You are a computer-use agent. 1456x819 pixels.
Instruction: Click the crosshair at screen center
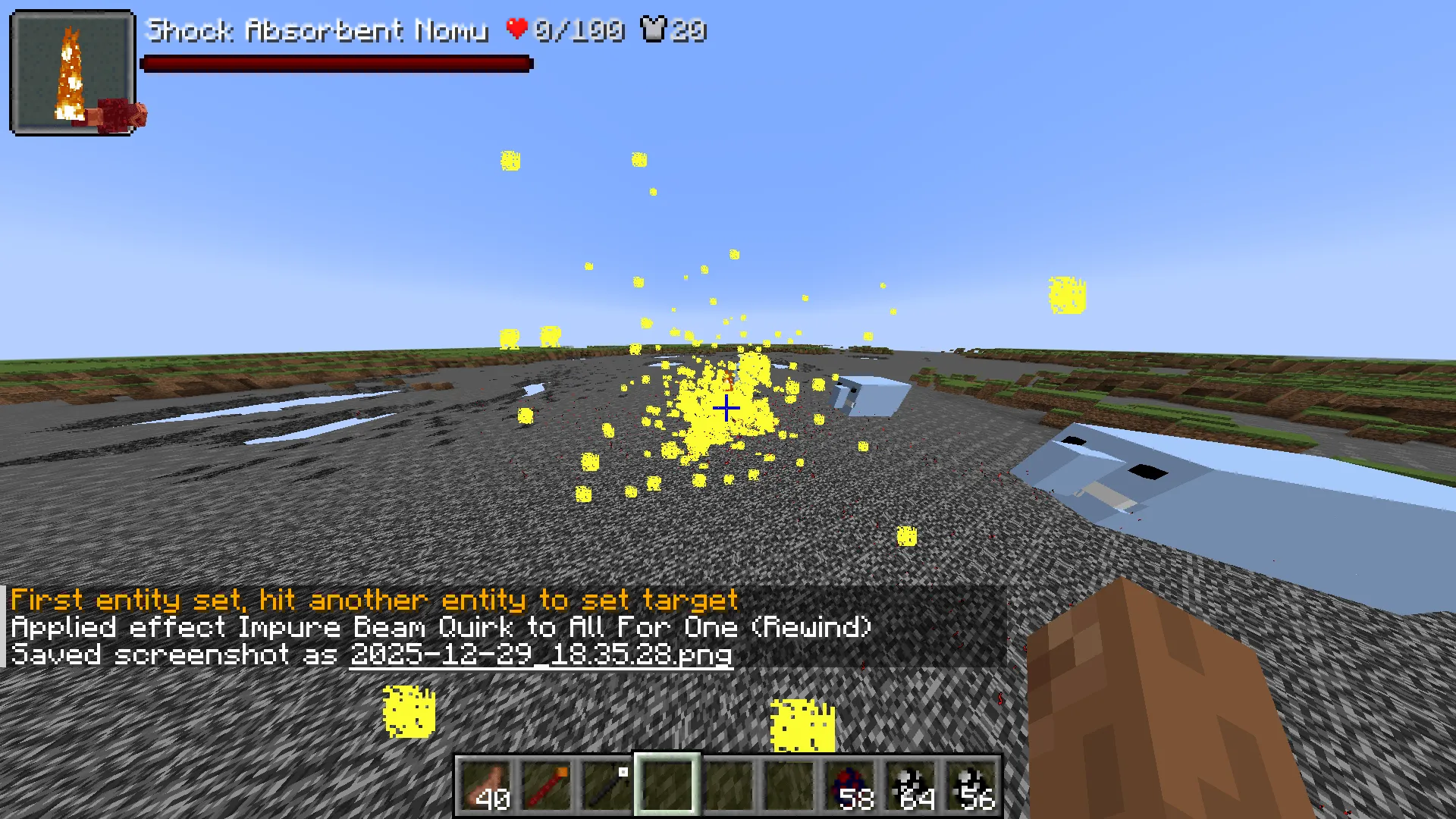726,408
